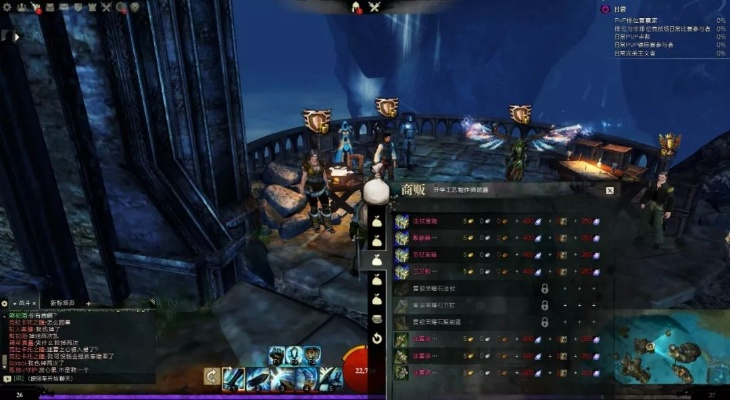The width and height of the screenshot is (730, 400).
Task: Switch to the stacked-items vendor tab
Action: (377, 318)
